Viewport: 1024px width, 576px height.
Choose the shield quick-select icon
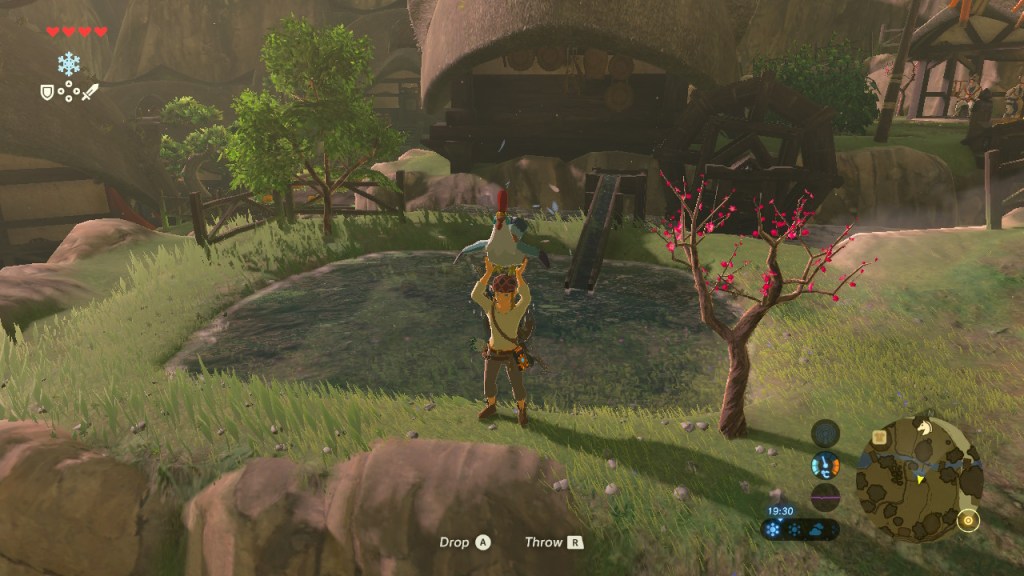47,92
